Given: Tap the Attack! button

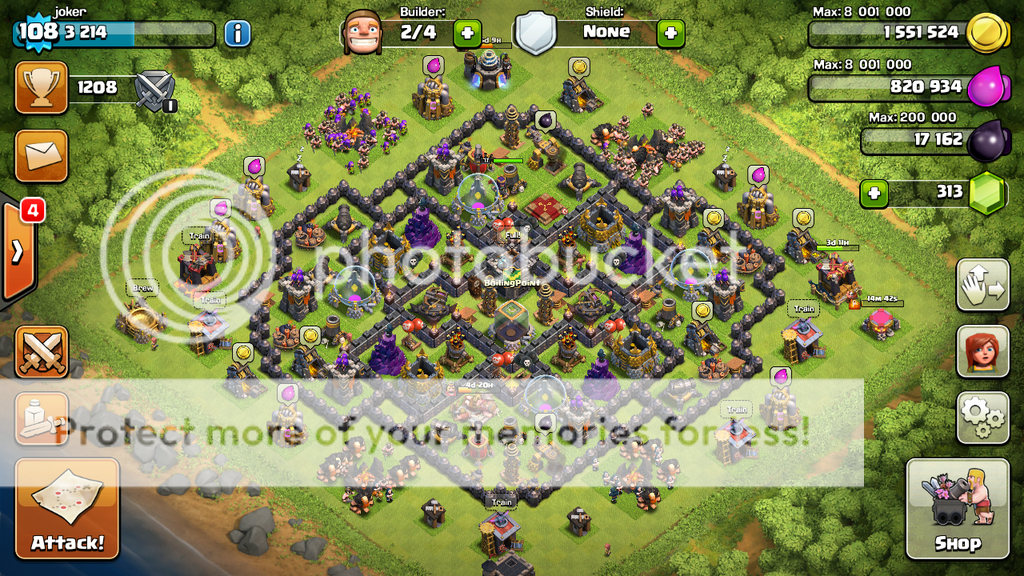Looking at the screenshot, I should coord(67,509).
